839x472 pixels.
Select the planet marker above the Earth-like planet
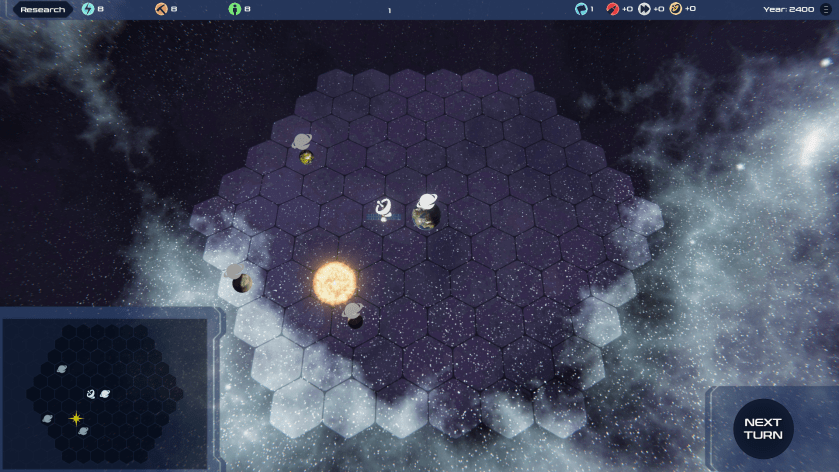[x=428, y=201]
